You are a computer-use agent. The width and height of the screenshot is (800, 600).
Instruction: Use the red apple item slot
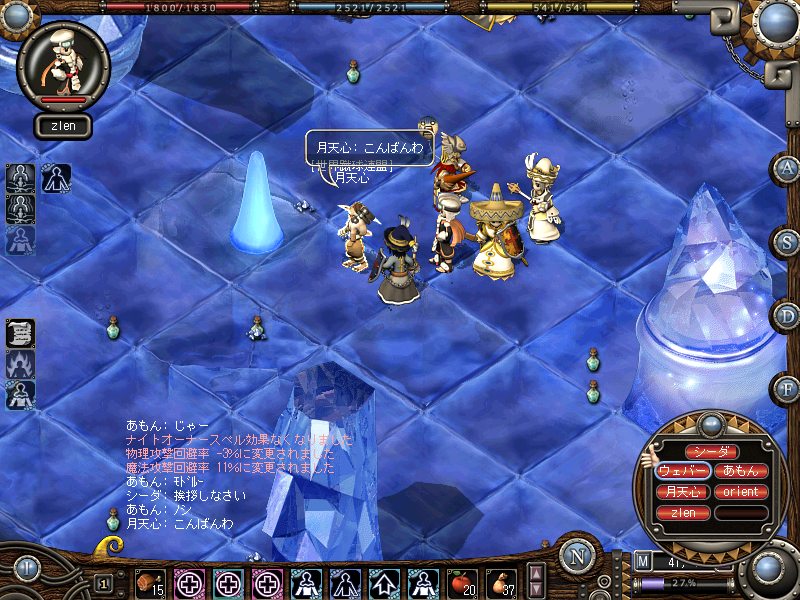point(461,582)
